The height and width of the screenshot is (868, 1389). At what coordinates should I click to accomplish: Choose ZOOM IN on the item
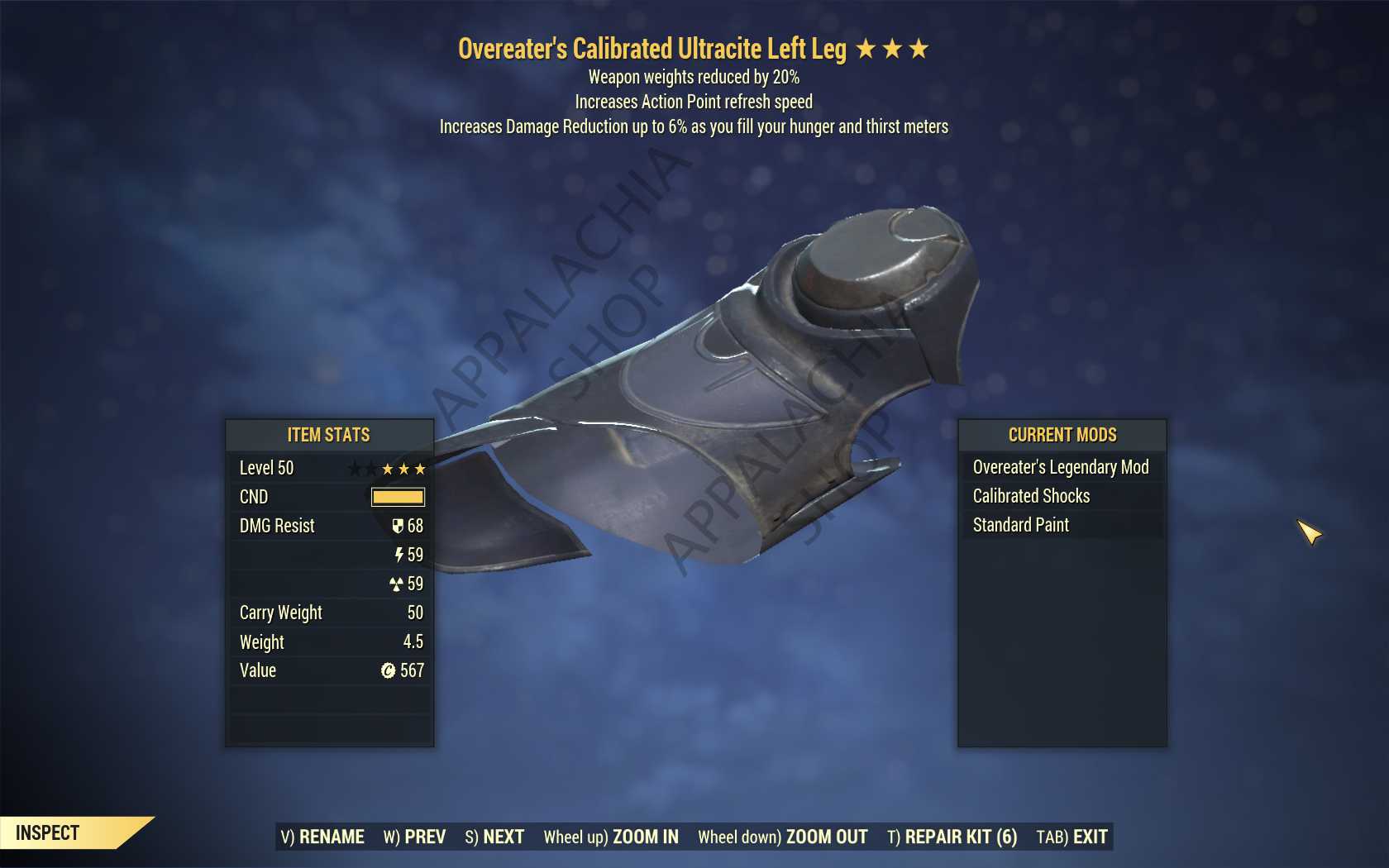click(611, 837)
